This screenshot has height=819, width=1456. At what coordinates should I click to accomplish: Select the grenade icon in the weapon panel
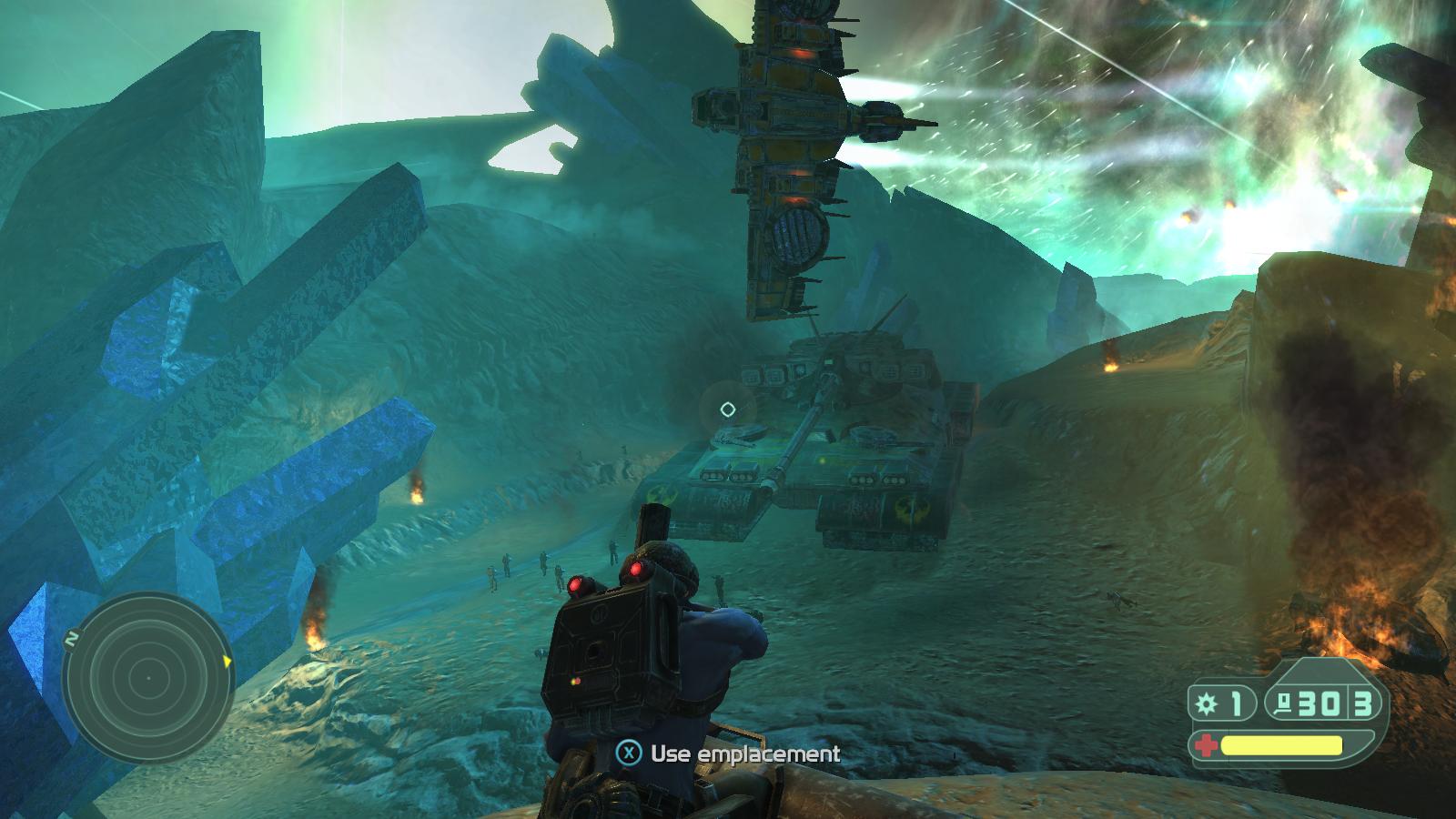point(1208,703)
